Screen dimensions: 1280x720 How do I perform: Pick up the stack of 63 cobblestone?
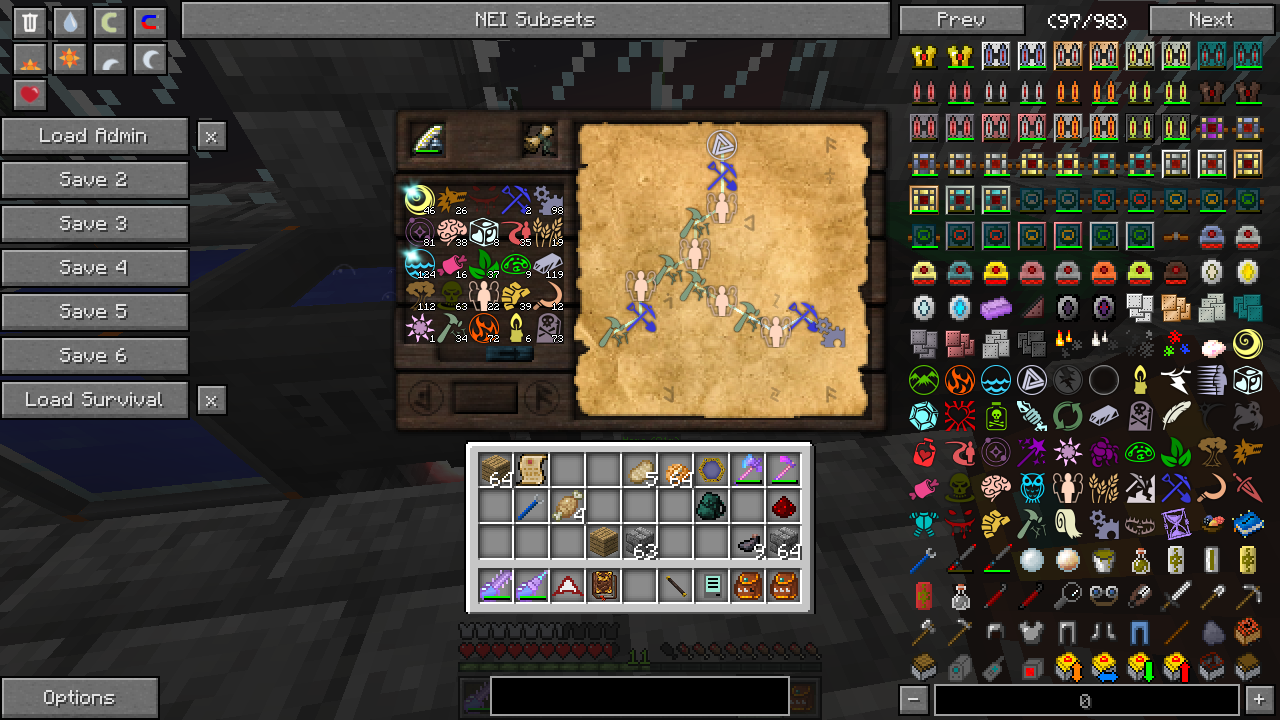tap(639, 543)
